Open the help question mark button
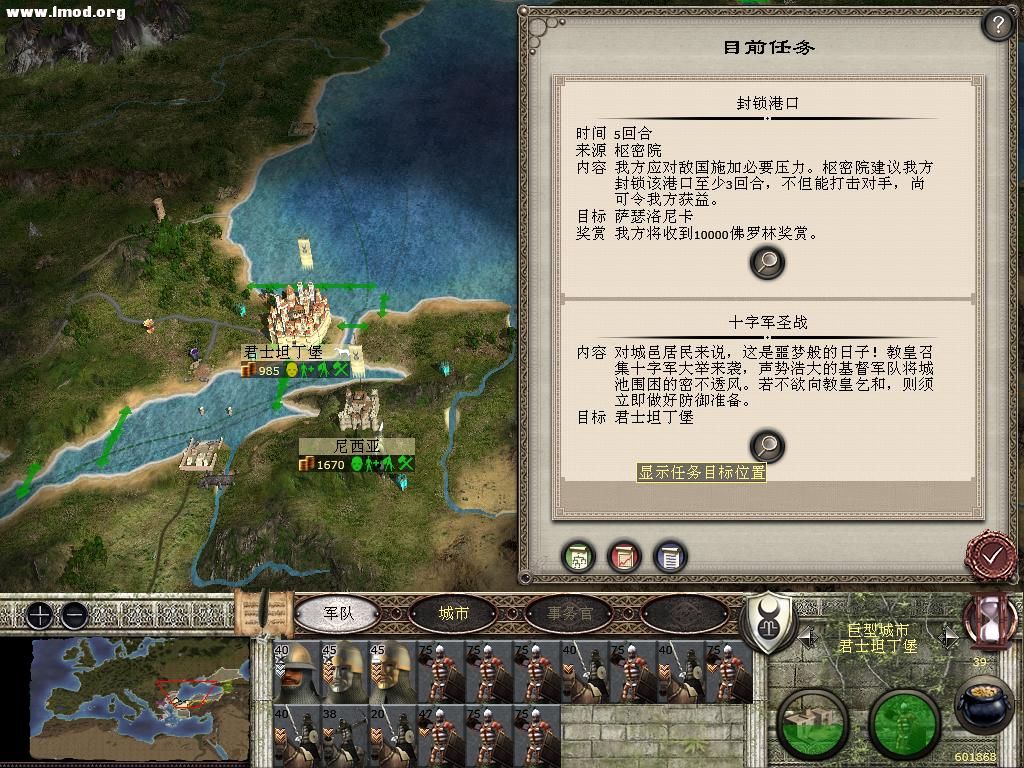1024x768 pixels. (998, 24)
